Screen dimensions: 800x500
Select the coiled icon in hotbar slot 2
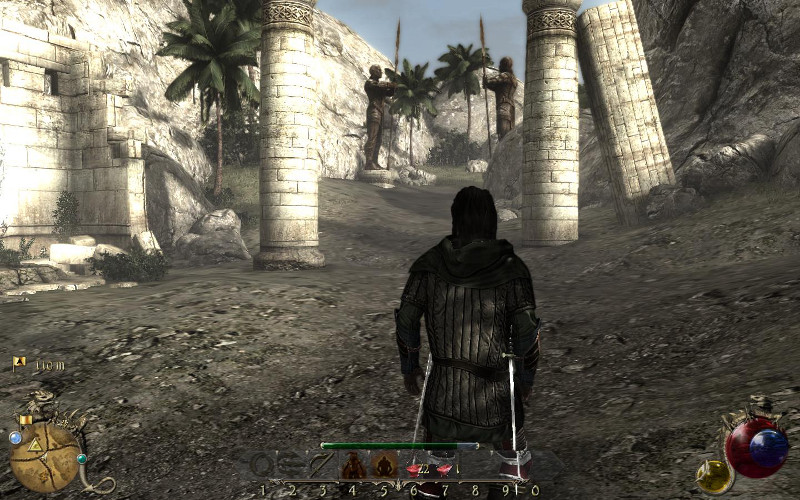point(291,465)
